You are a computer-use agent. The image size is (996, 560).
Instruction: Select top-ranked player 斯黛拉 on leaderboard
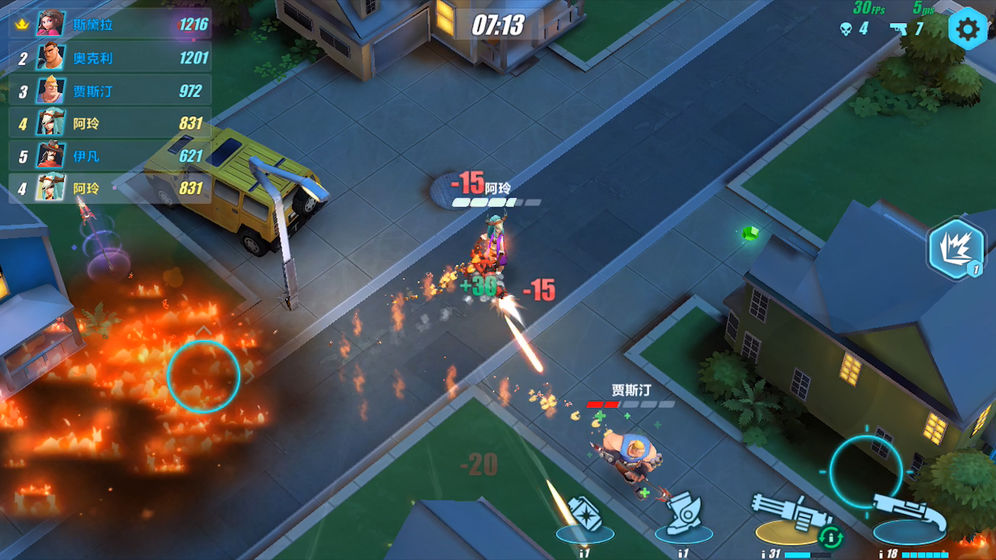pyautogui.click(x=110, y=24)
